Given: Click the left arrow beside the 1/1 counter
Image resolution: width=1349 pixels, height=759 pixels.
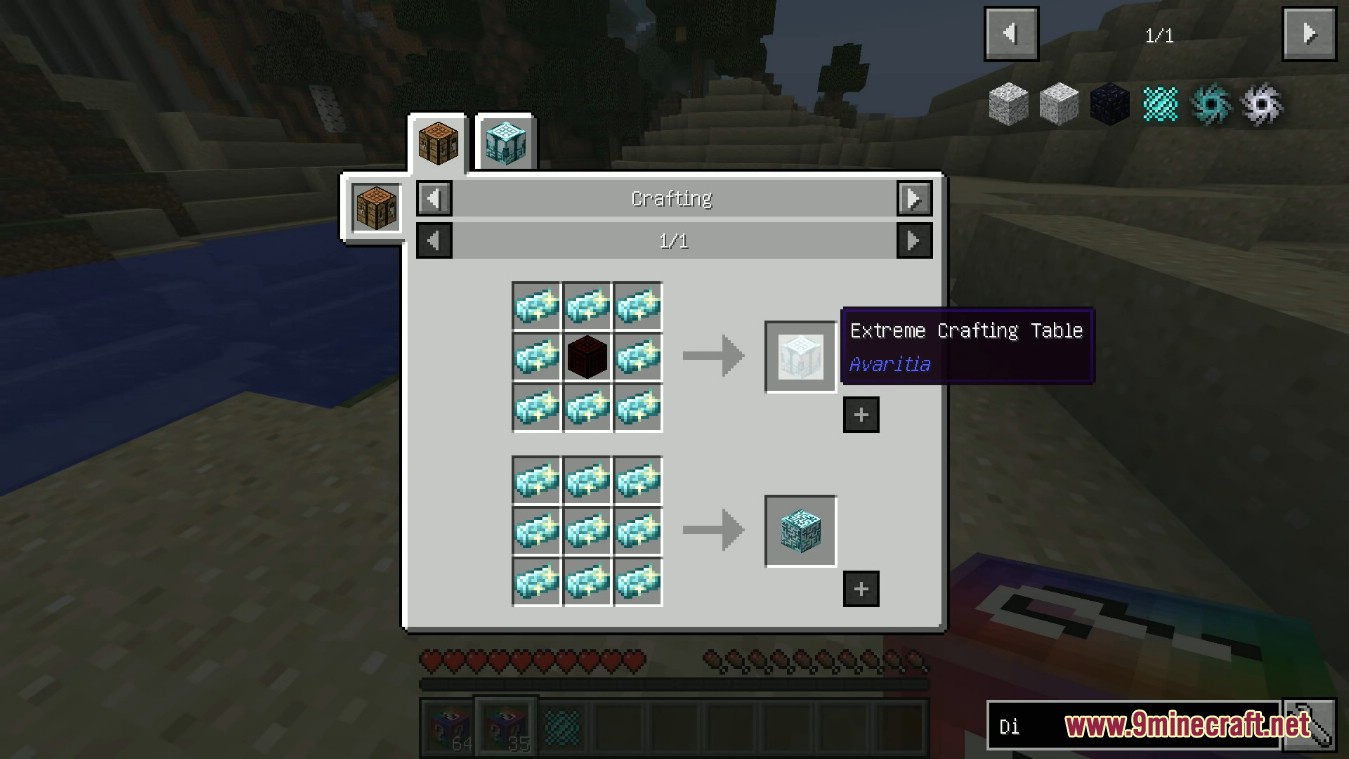Looking at the screenshot, I should [433, 240].
